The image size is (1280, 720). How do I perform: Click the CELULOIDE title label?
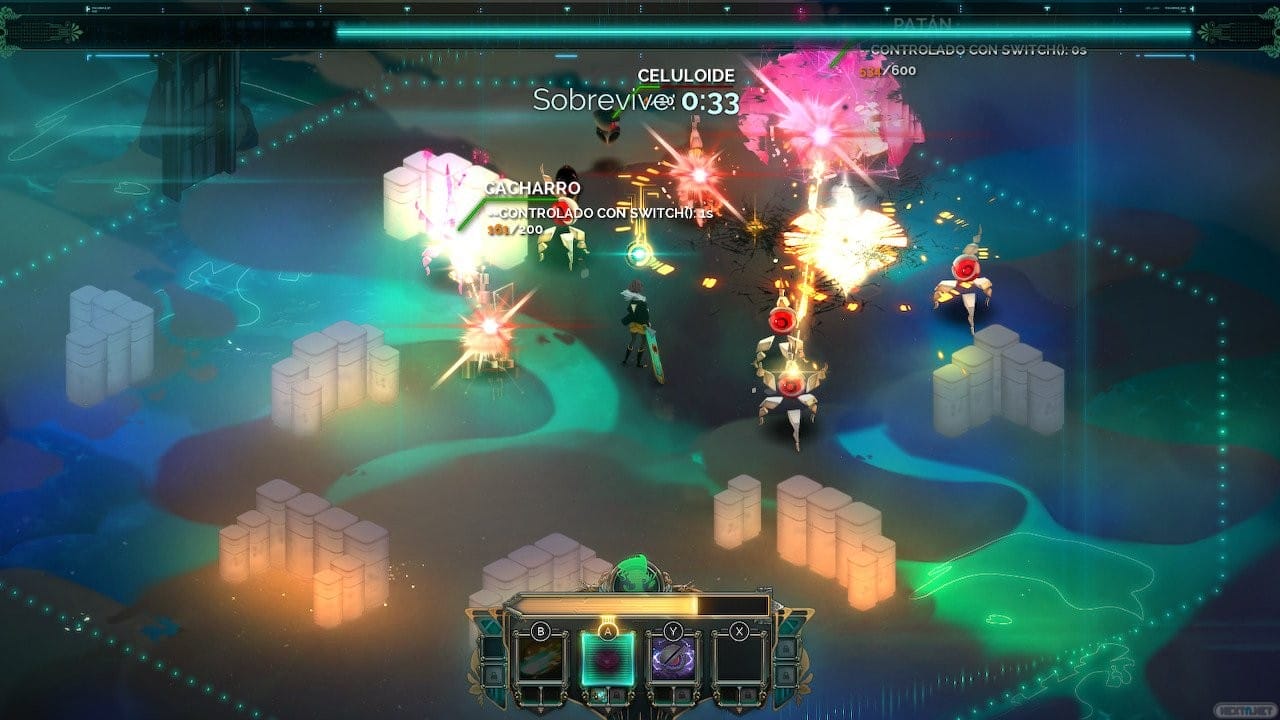pyautogui.click(x=685, y=75)
